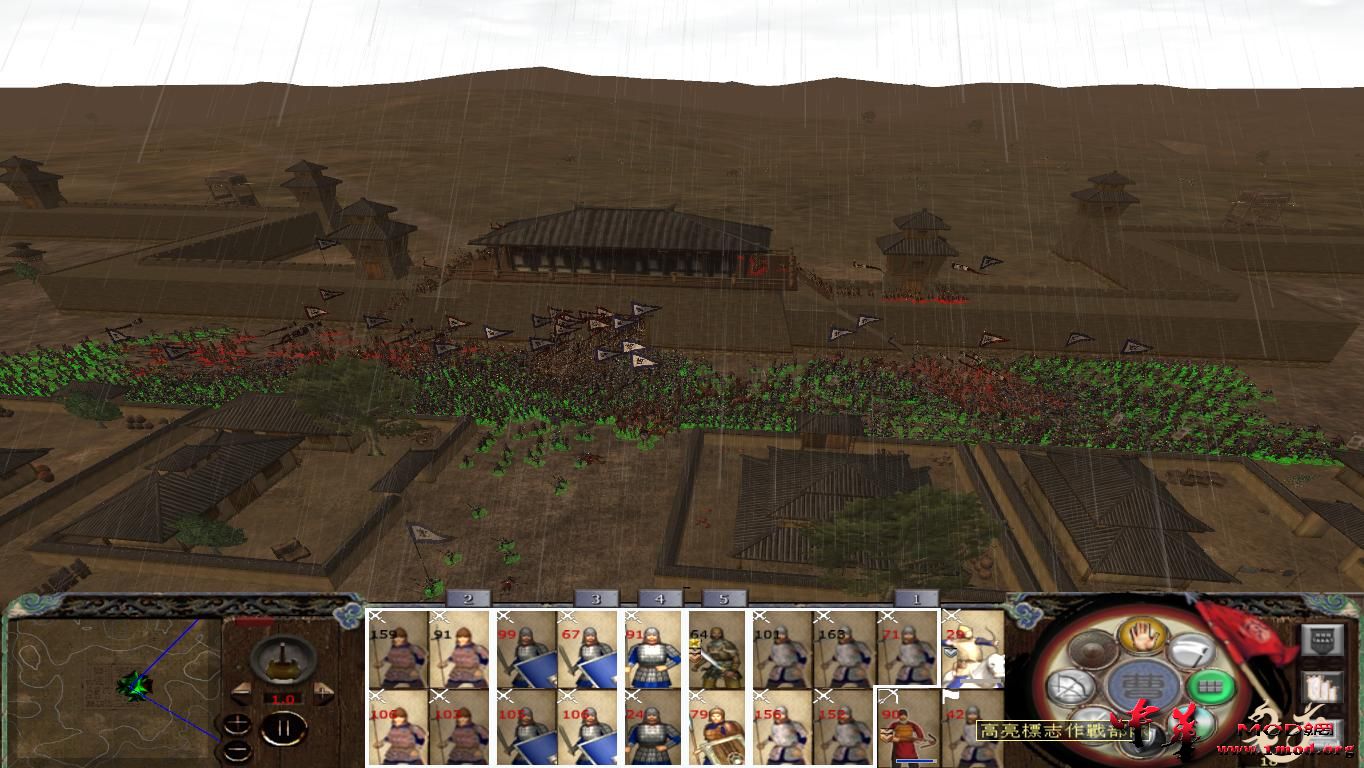Click the Cao faction emblem at wheel center
Viewport: 1364px width, 768px height.
(1140, 685)
